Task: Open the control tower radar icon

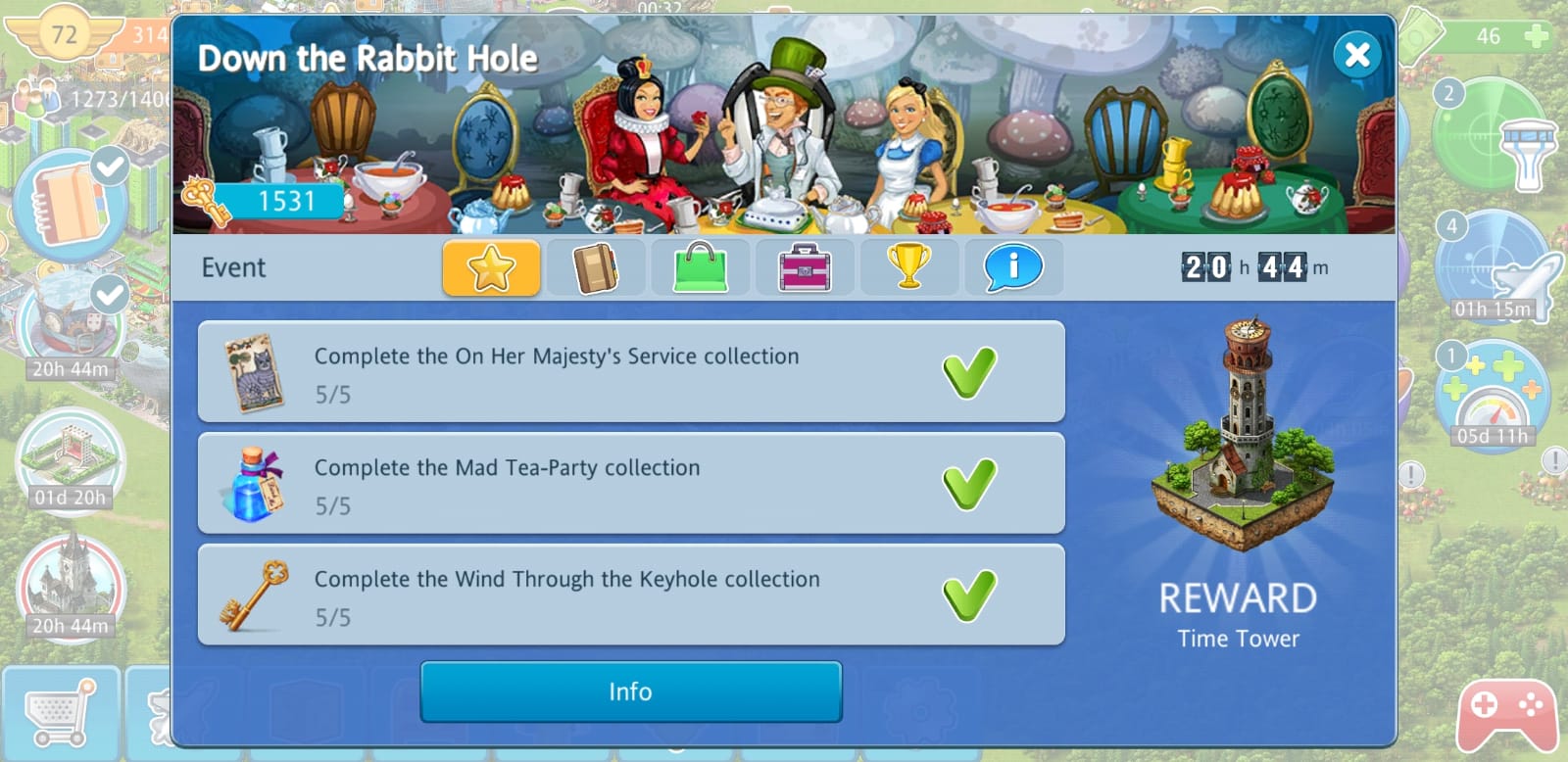Action: 1494,135
